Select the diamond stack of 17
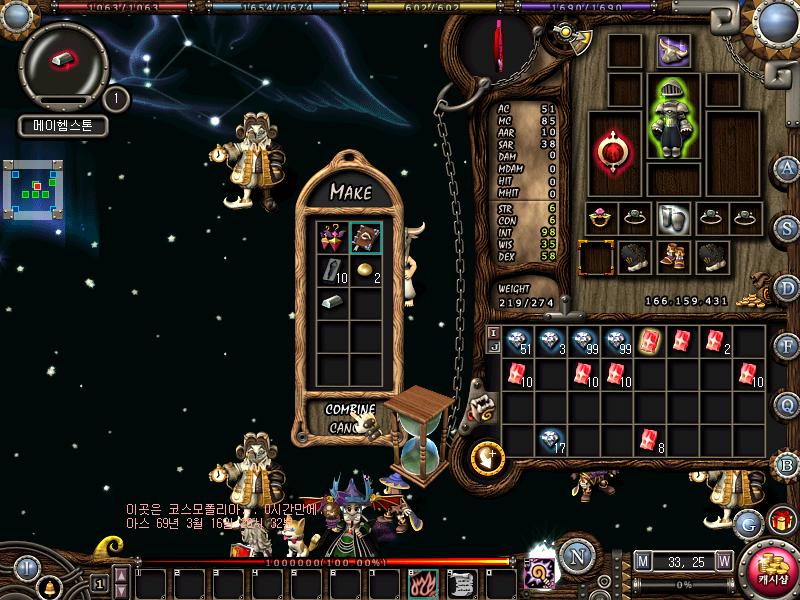Screen dimensions: 800x600 550,438
